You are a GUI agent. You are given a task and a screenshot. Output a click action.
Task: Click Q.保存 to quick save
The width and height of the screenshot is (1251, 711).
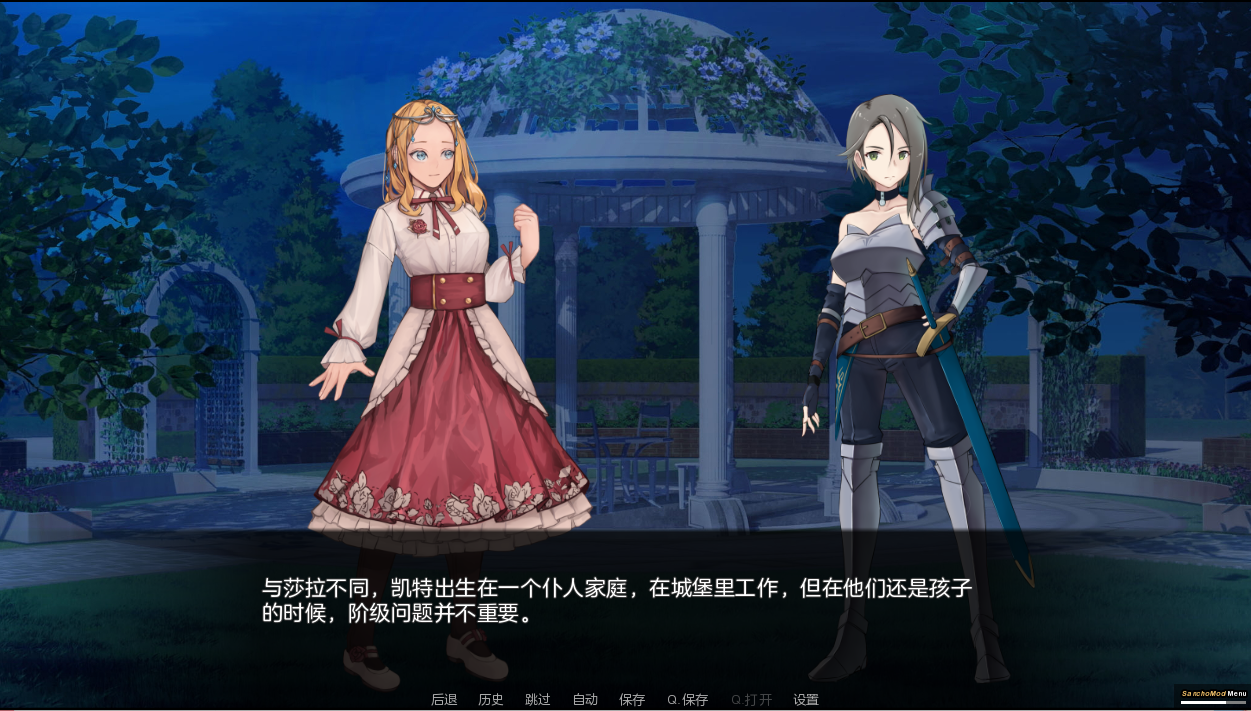tap(688, 700)
